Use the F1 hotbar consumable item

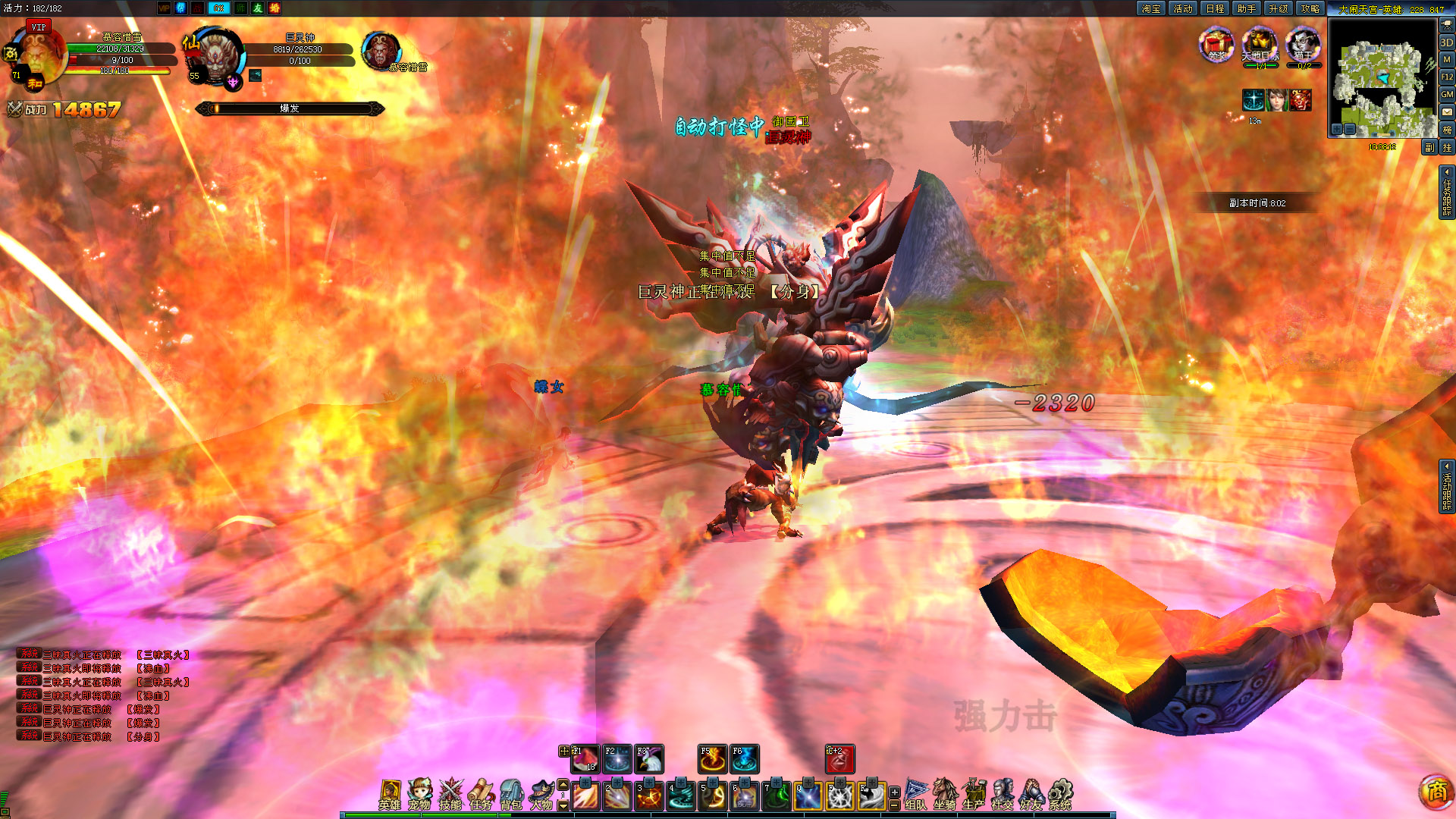(x=585, y=759)
